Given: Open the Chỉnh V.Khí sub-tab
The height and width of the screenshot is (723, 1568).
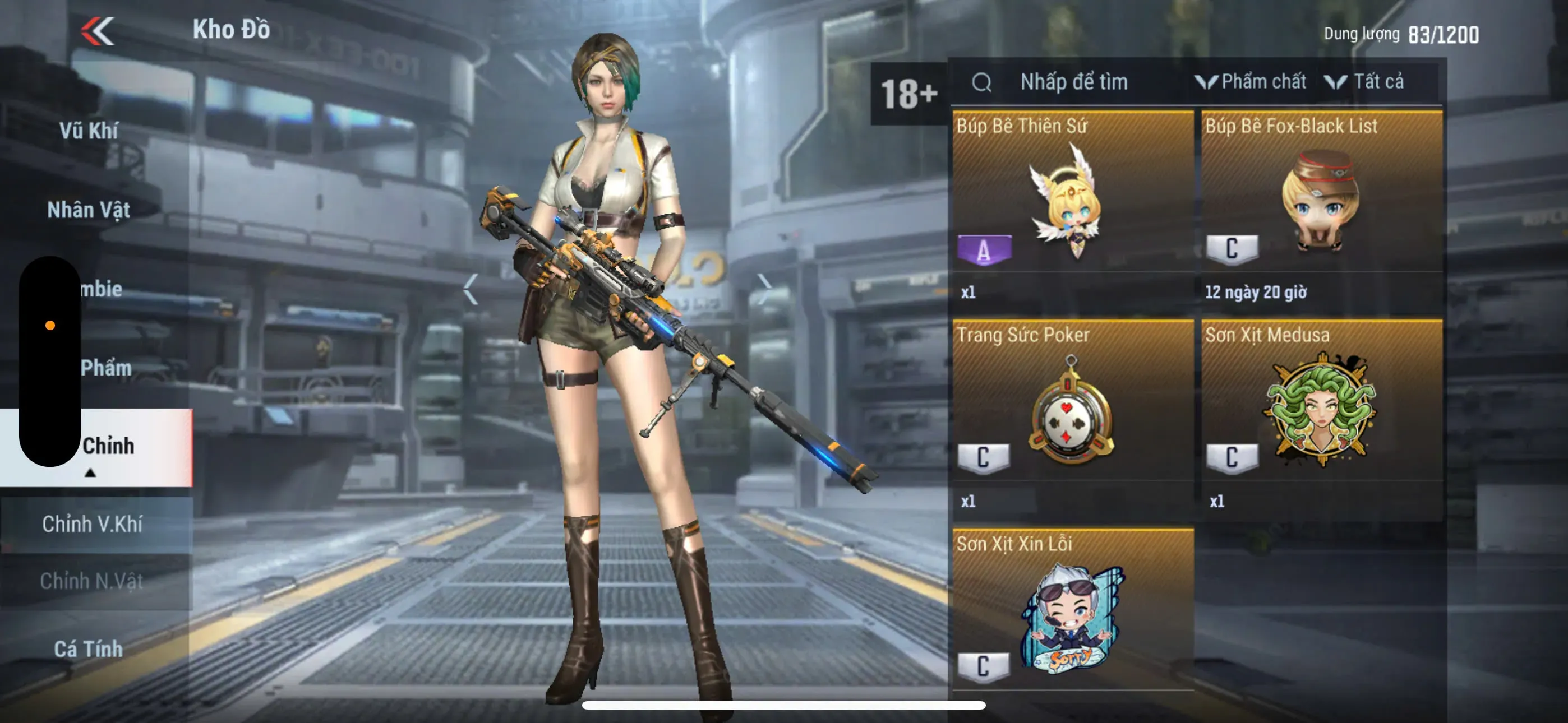Looking at the screenshot, I should pos(93,524).
